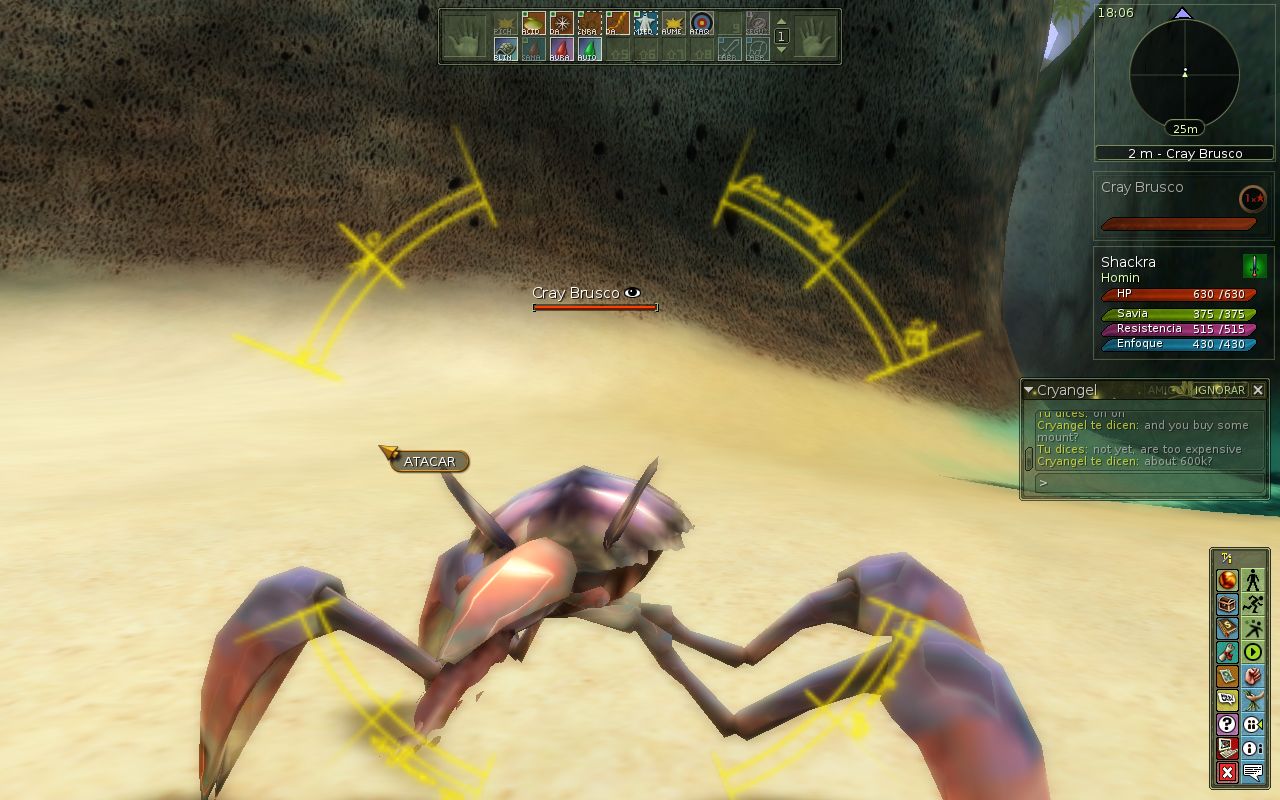The image size is (1280, 800).
Task: Open the speech bubble chat icon
Action: click(x=1252, y=772)
